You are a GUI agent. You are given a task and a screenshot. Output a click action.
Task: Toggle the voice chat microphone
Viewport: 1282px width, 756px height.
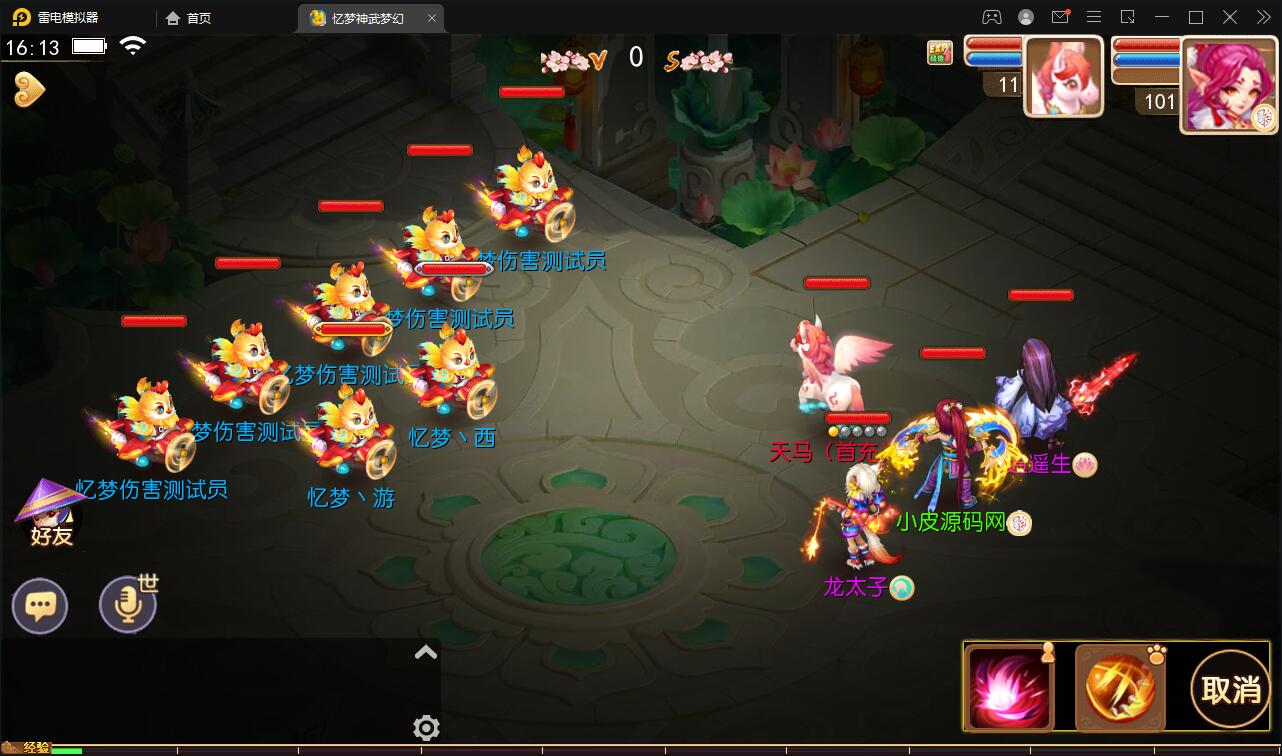(x=127, y=604)
